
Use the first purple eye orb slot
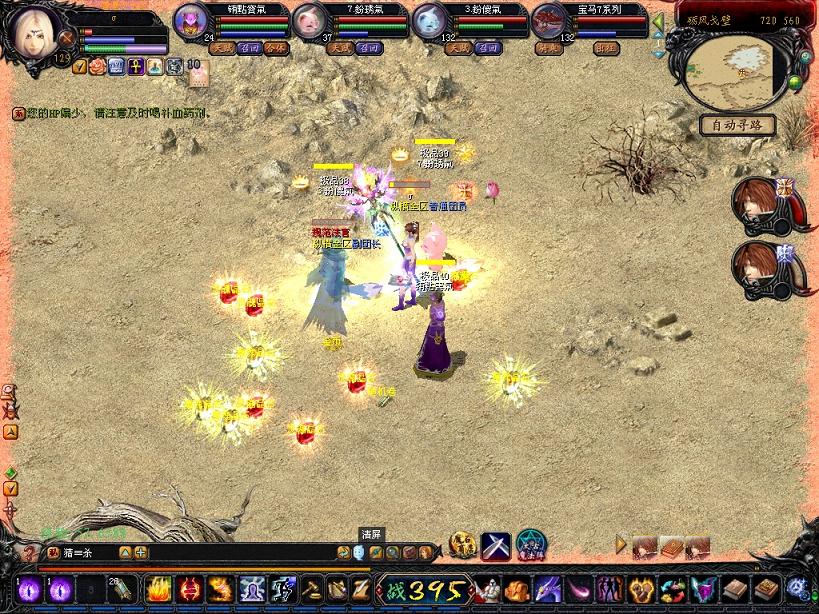pyautogui.click(x=28, y=589)
